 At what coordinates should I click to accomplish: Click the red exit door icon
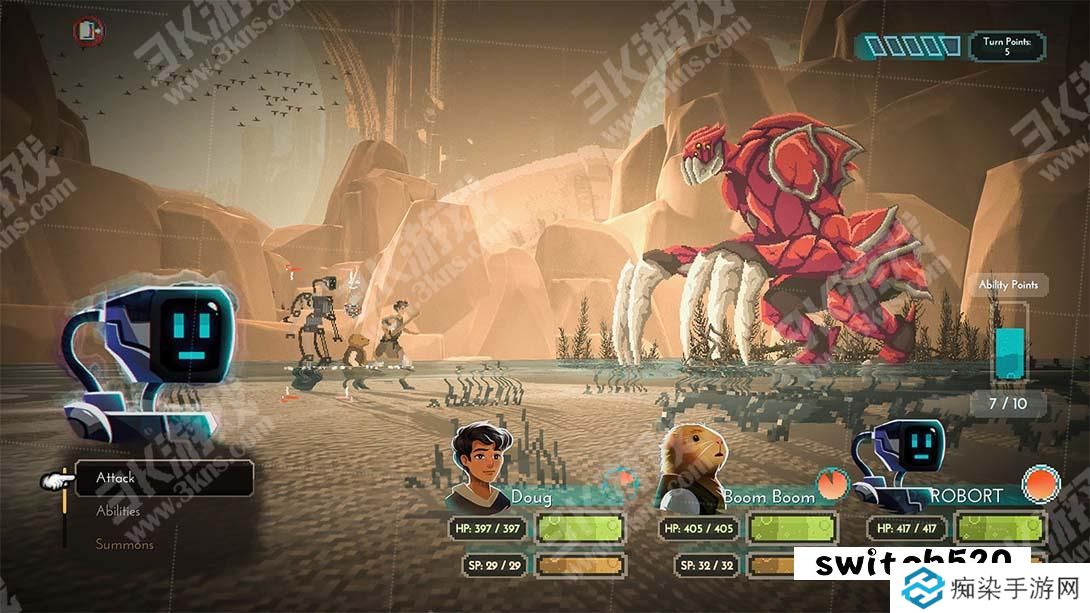tap(87, 31)
